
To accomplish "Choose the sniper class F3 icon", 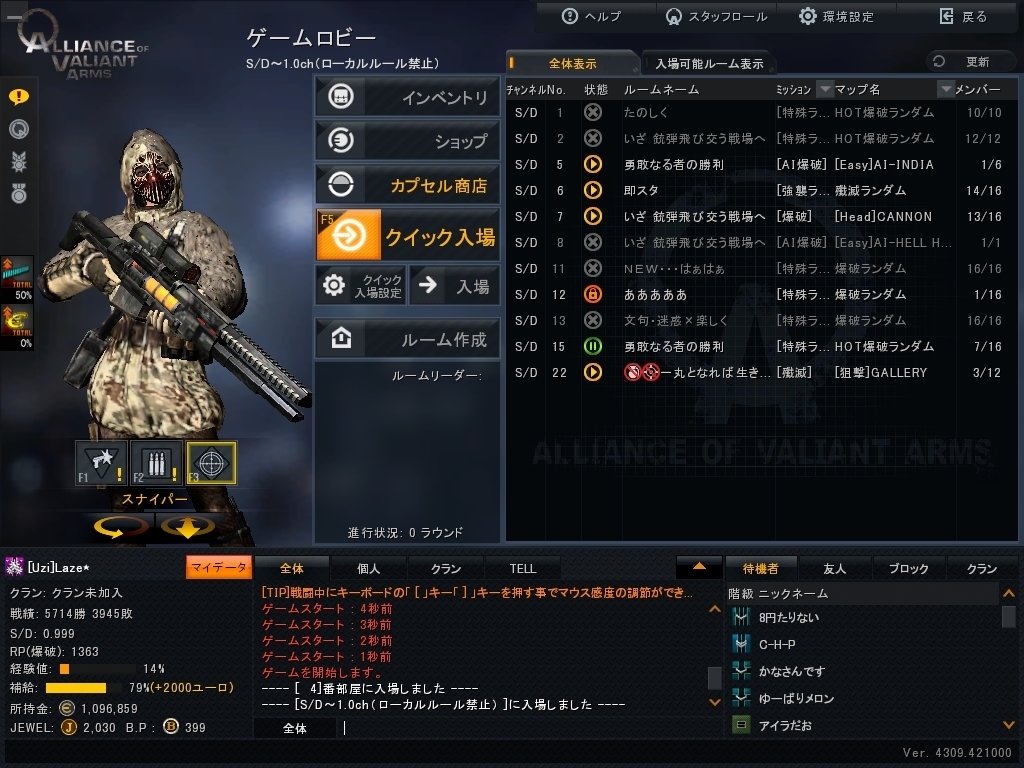I will click(211, 463).
